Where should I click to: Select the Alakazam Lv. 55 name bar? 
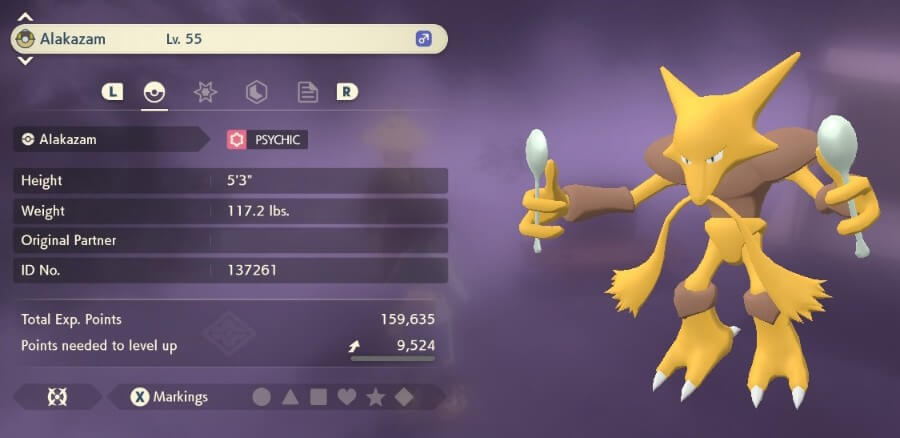[228, 39]
